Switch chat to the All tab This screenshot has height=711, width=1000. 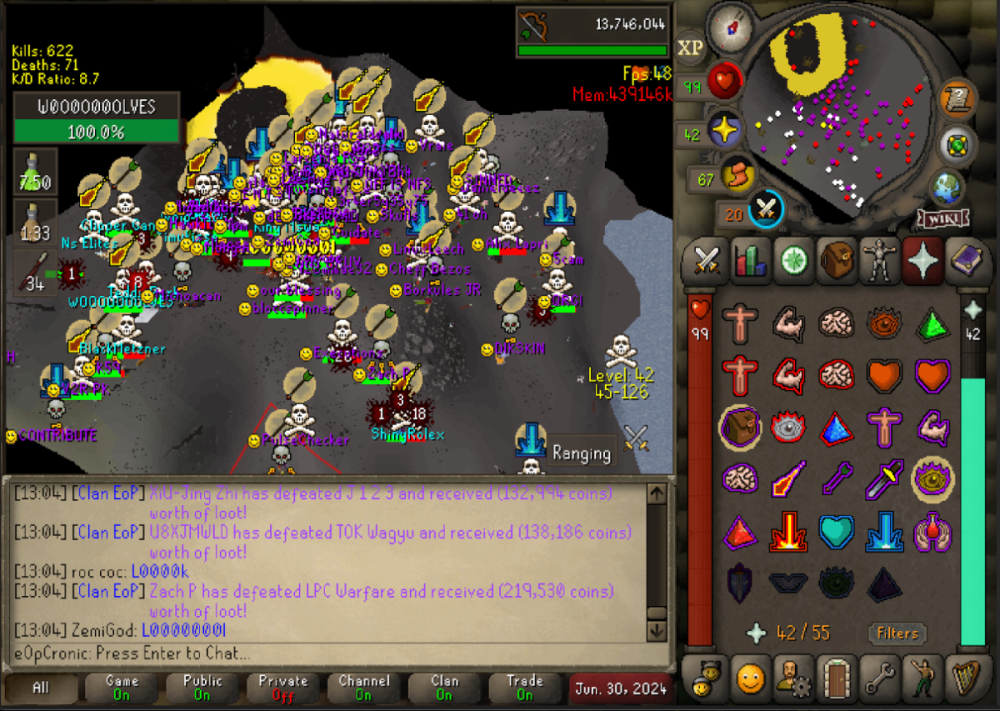[x=41, y=688]
